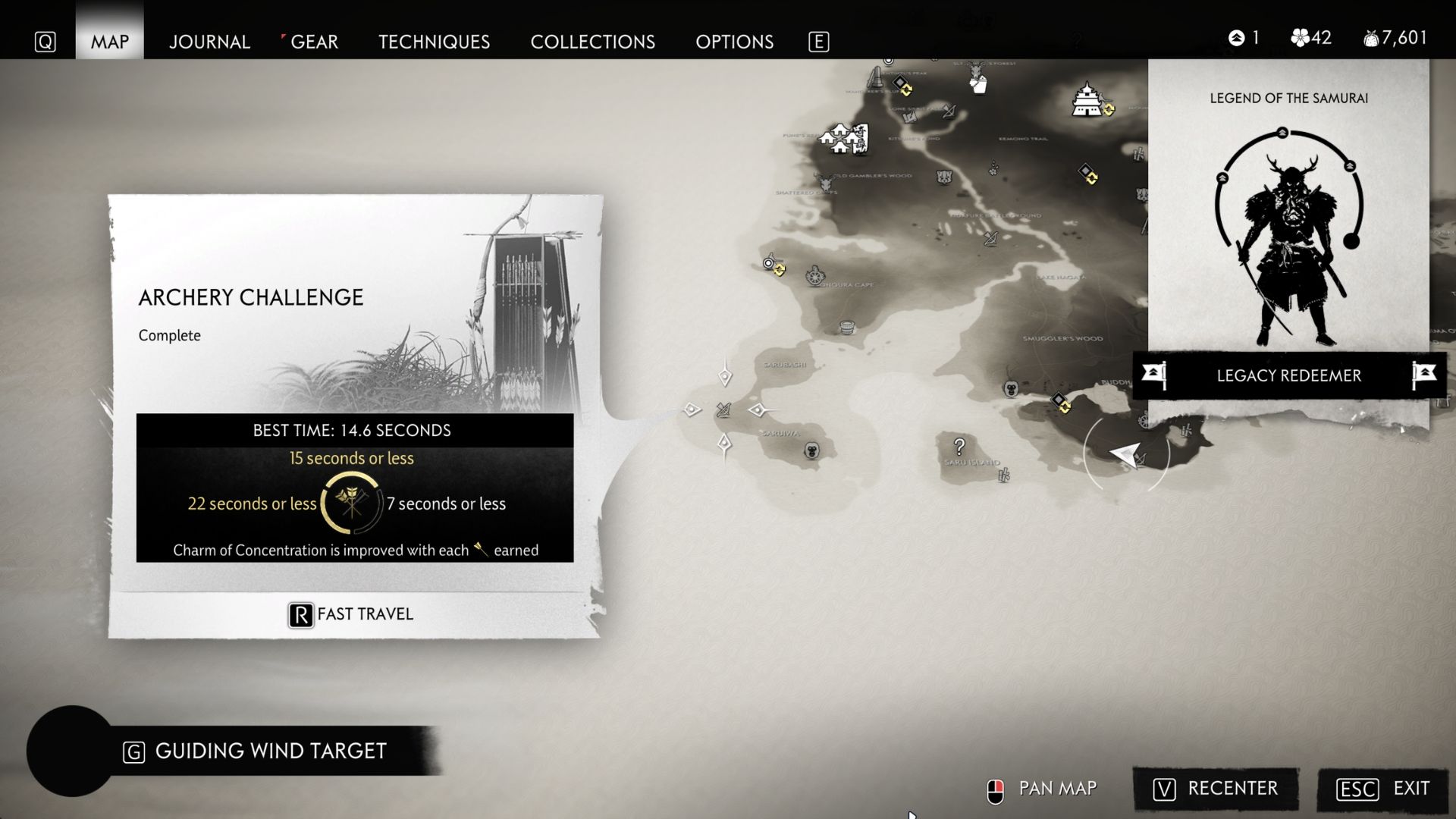
Task: Select the Map tab
Action: pos(110,42)
